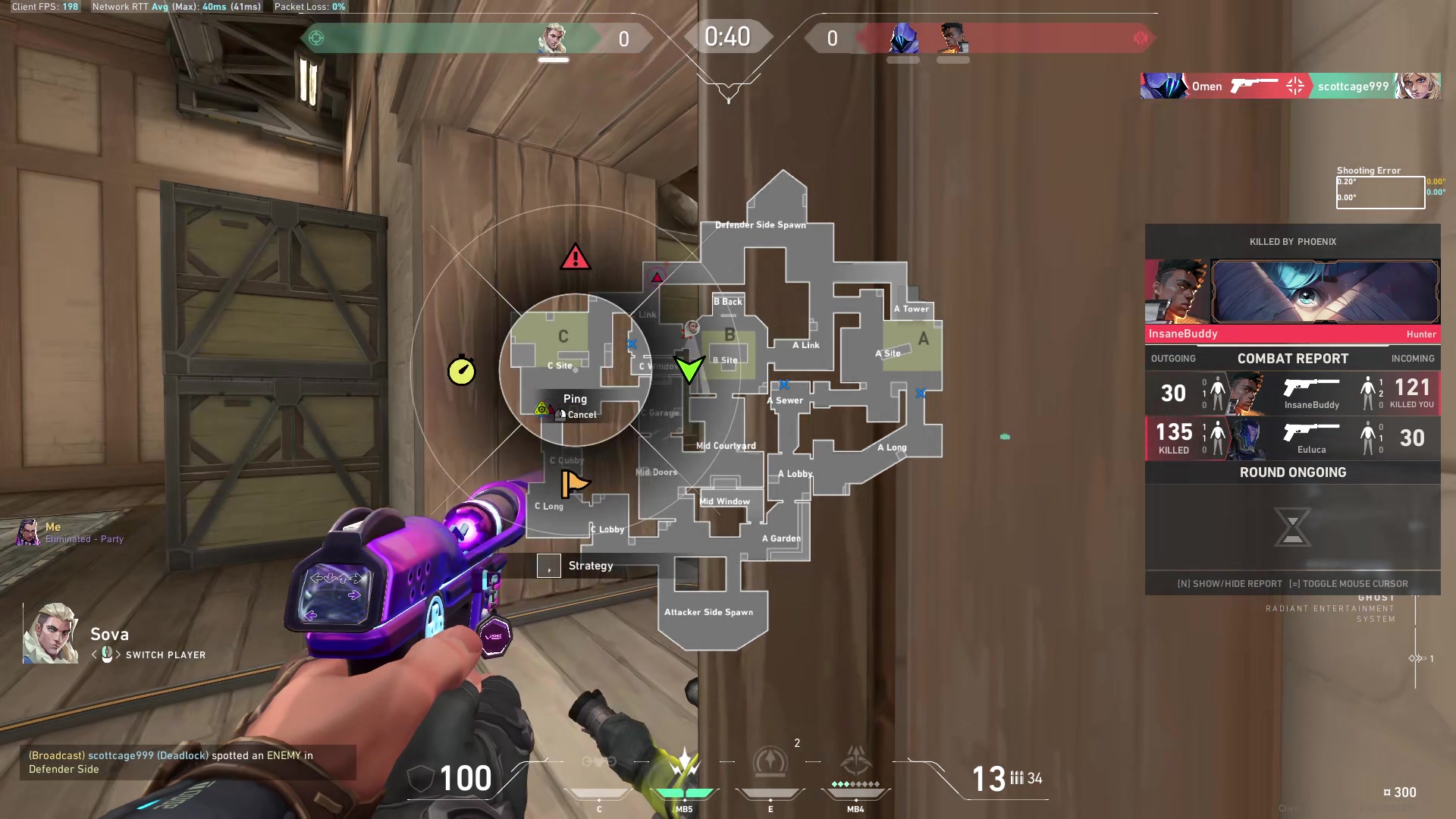This screenshot has height=819, width=1456.
Task: Select the red danger ping on the map
Action: click(576, 258)
